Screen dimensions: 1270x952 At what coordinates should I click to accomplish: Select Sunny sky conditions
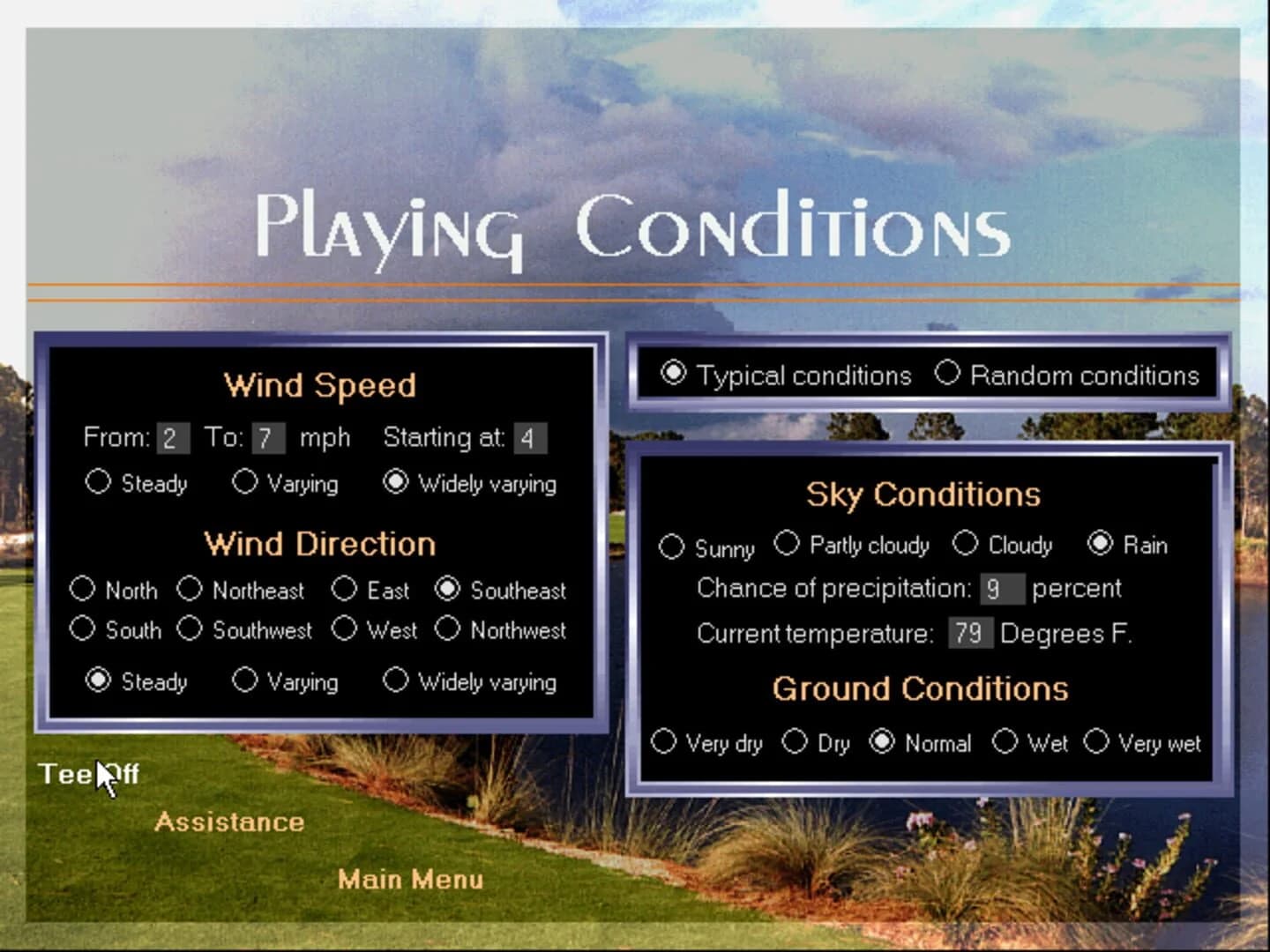672,547
